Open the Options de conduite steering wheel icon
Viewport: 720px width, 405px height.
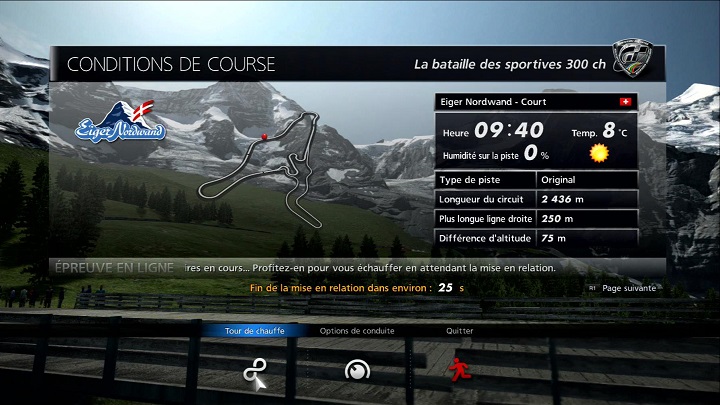(x=357, y=371)
